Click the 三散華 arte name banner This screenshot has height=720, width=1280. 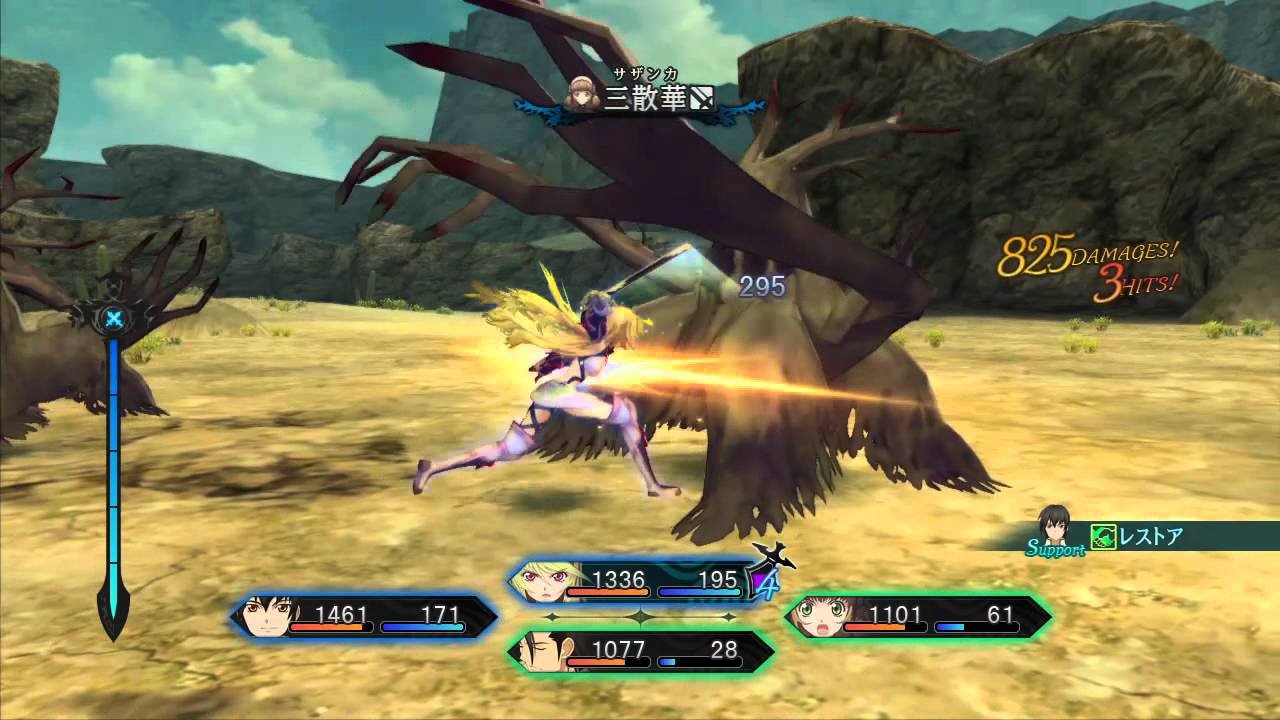click(x=643, y=99)
